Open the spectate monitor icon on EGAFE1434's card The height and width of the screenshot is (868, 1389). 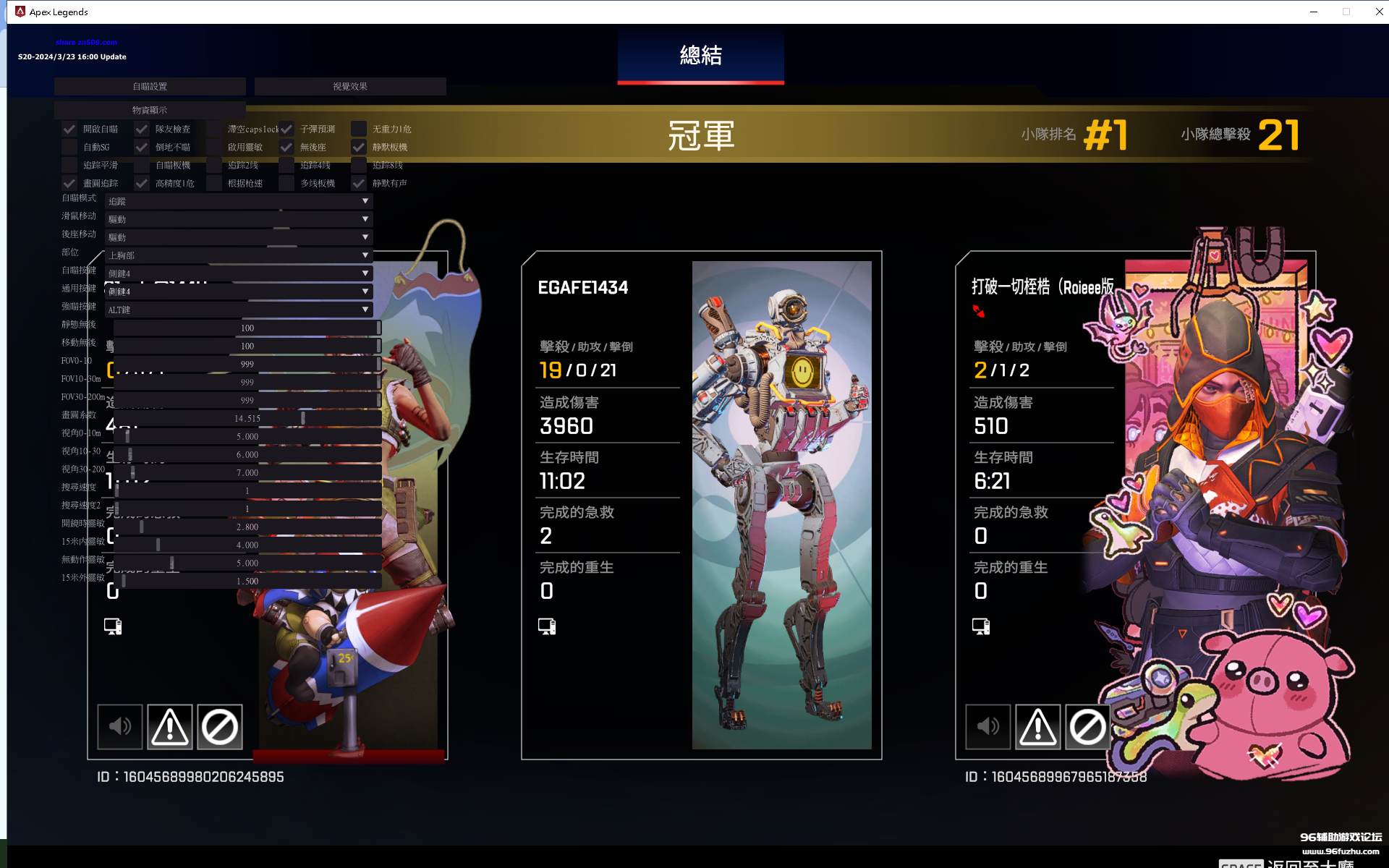tap(547, 626)
